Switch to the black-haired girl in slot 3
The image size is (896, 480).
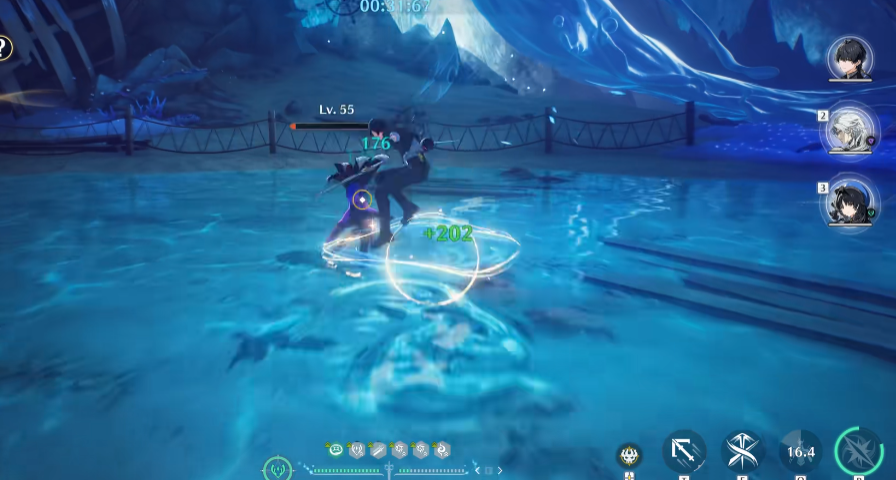coord(849,199)
